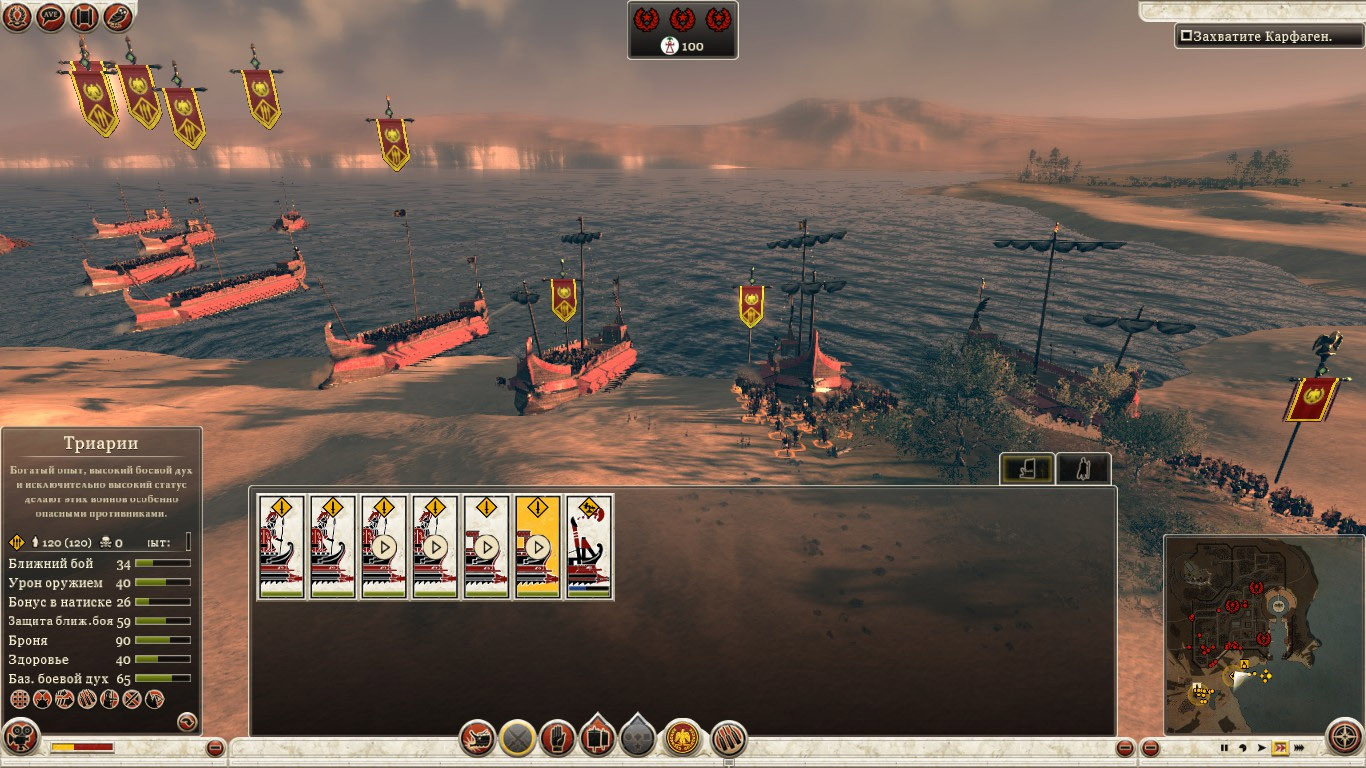Click the formation banners group button
1366x768 pixels.
pyautogui.click(x=597, y=738)
